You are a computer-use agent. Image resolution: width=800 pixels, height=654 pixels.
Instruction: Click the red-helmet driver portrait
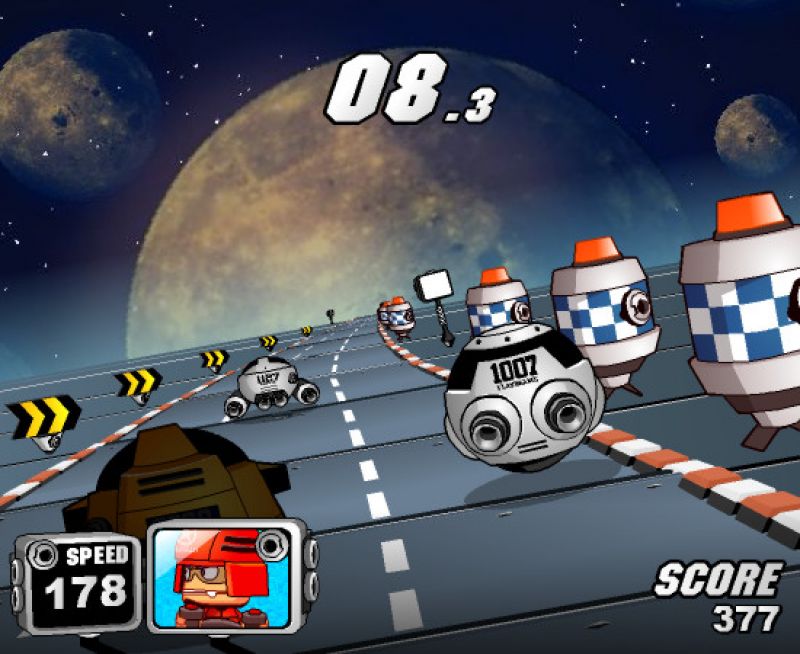pyautogui.click(x=223, y=577)
